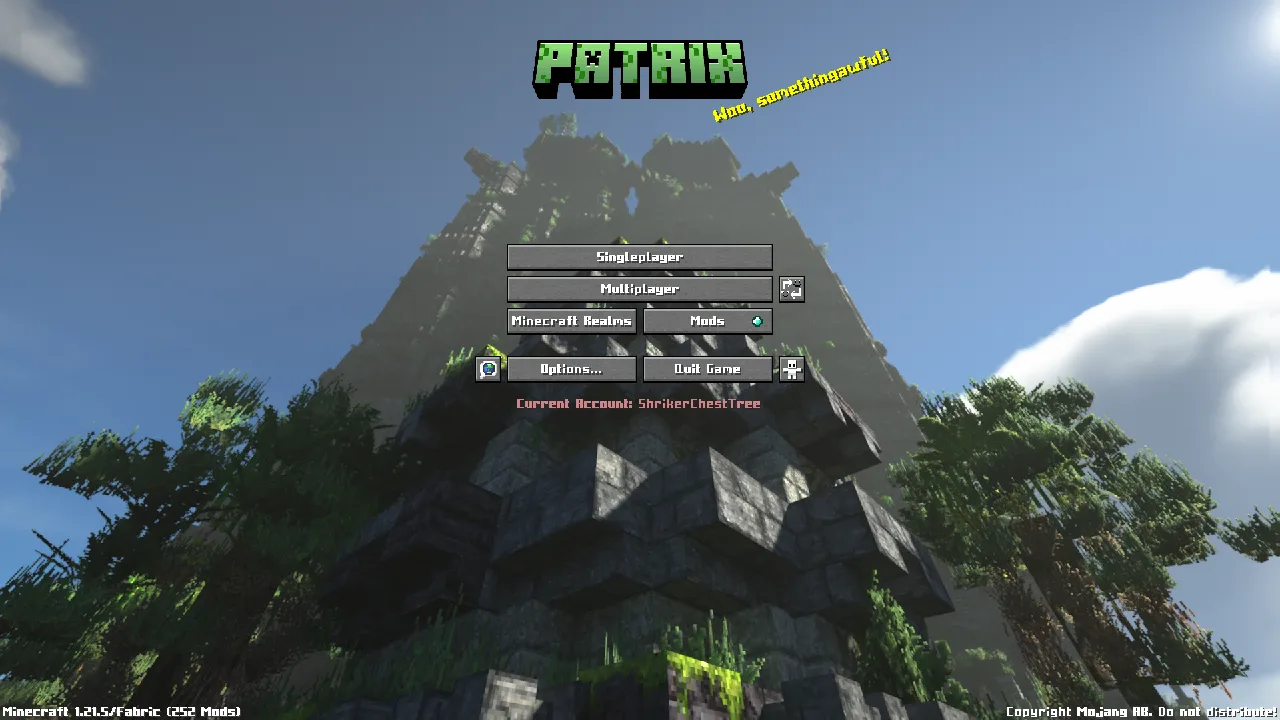Open the Multiplayer server list
Screen dimensions: 1280x720
pyautogui.click(x=640, y=289)
